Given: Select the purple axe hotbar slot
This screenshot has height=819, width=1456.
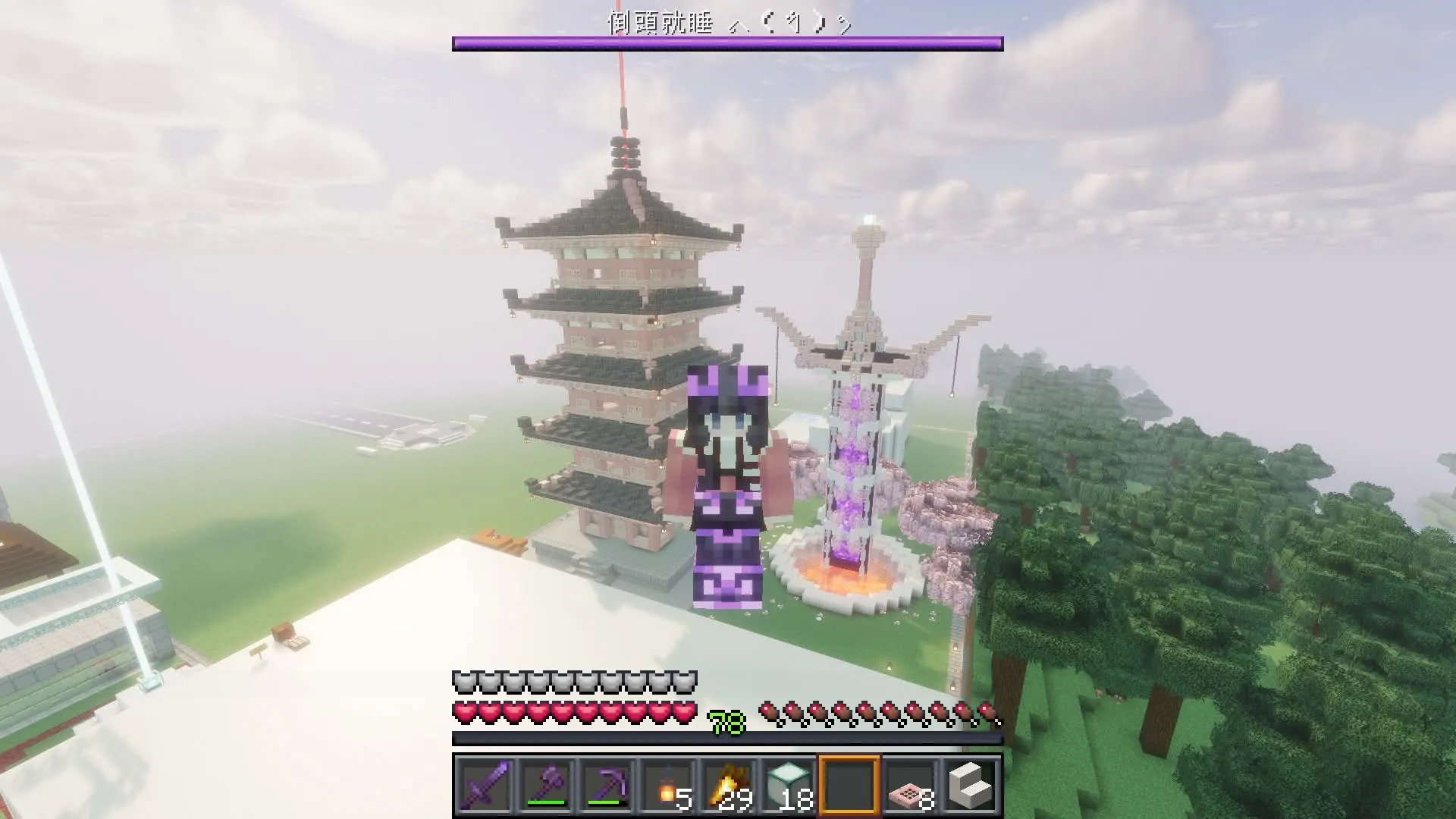Looking at the screenshot, I should [545, 785].
